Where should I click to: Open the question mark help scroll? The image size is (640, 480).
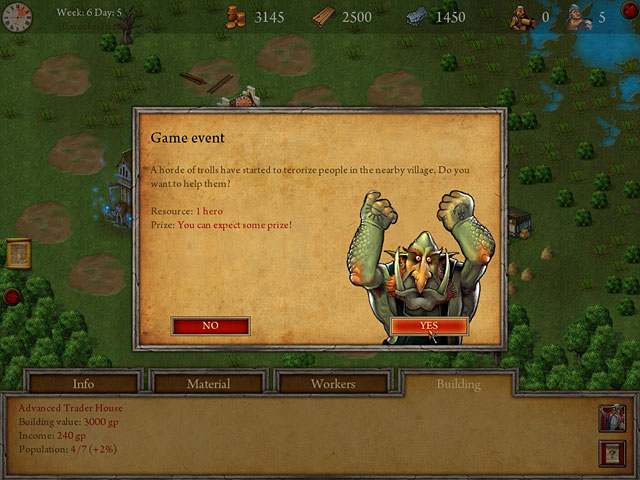613,452
